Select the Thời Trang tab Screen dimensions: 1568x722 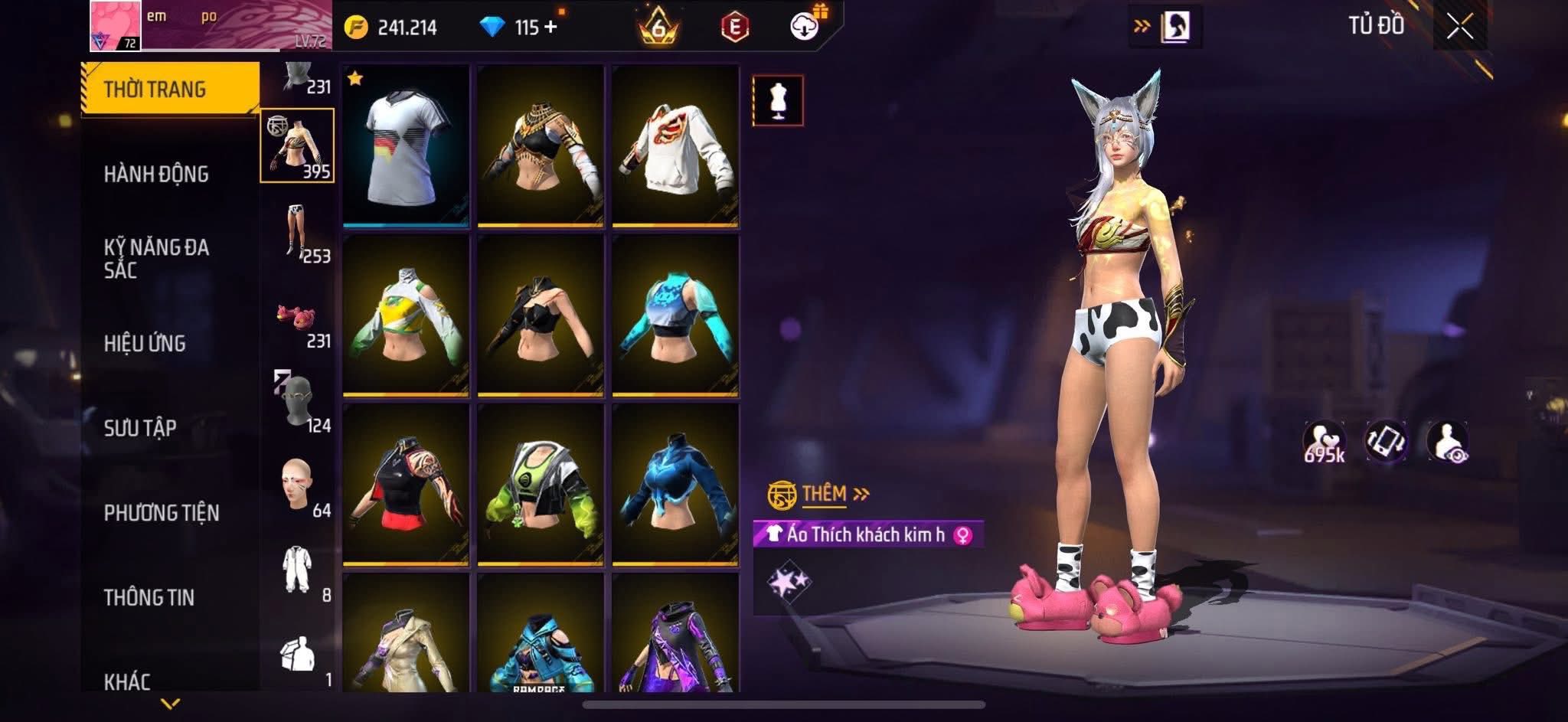click(x=155, y=90)
